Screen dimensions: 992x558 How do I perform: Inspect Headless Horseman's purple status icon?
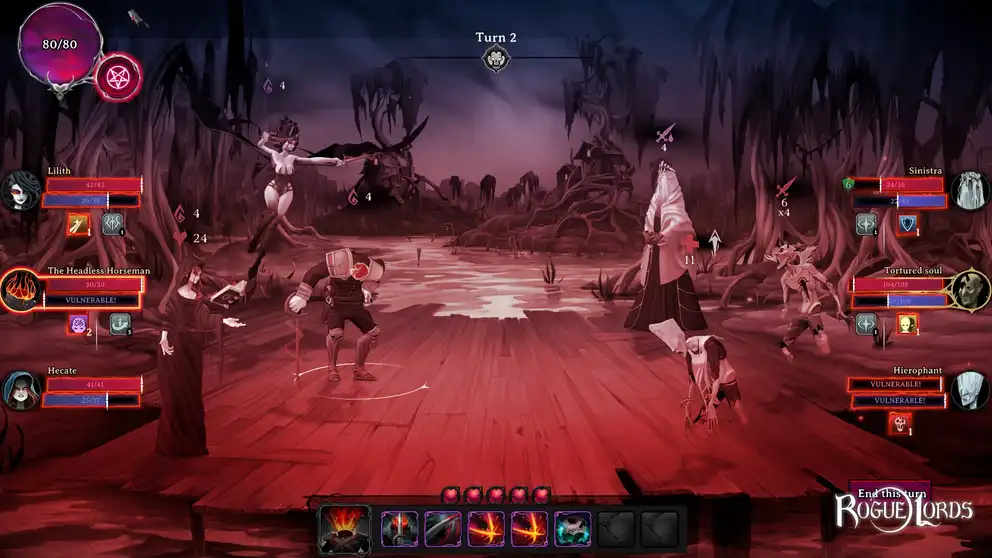(78, 324)
